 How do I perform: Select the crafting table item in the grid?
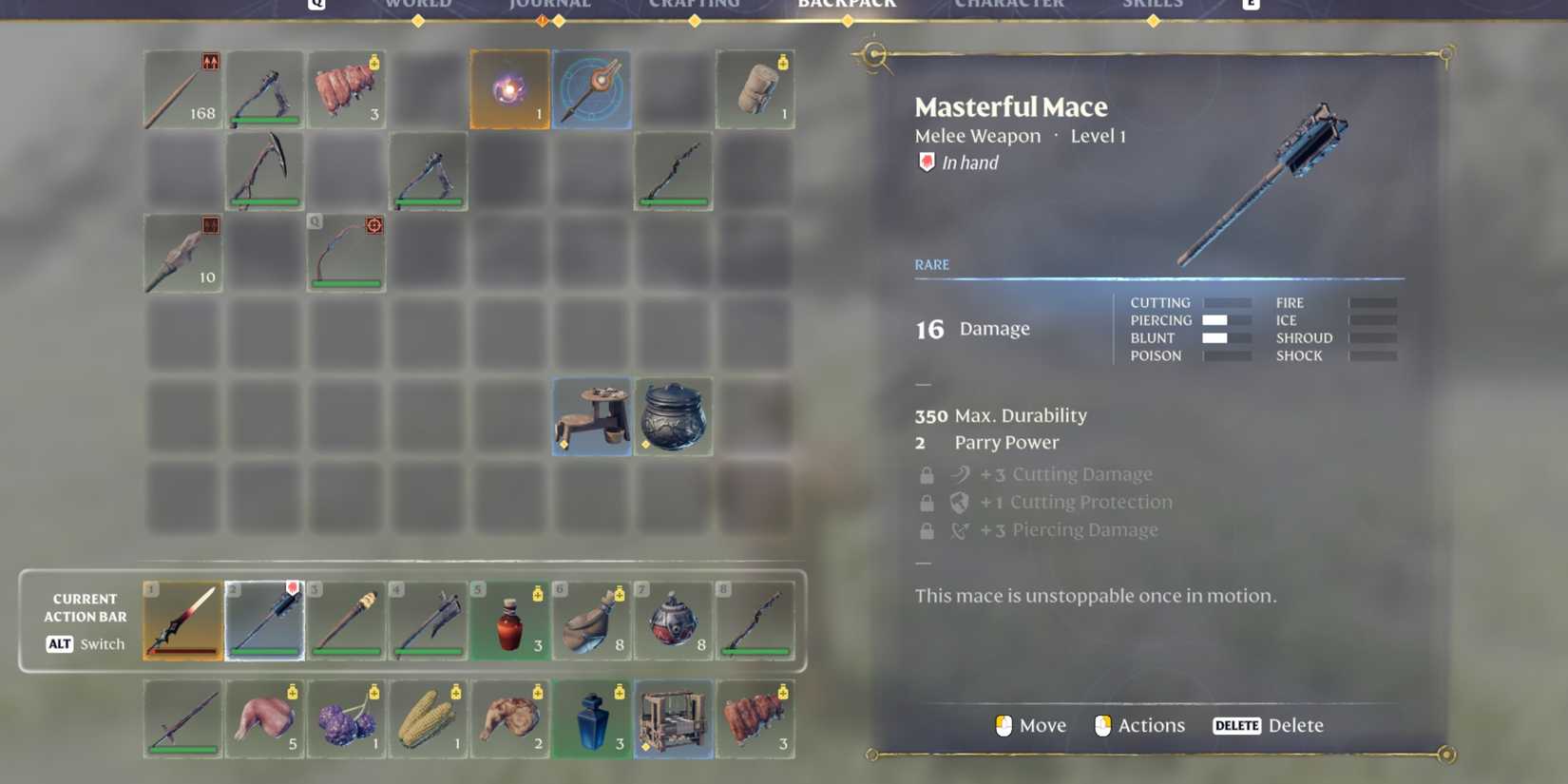[591, 415]
